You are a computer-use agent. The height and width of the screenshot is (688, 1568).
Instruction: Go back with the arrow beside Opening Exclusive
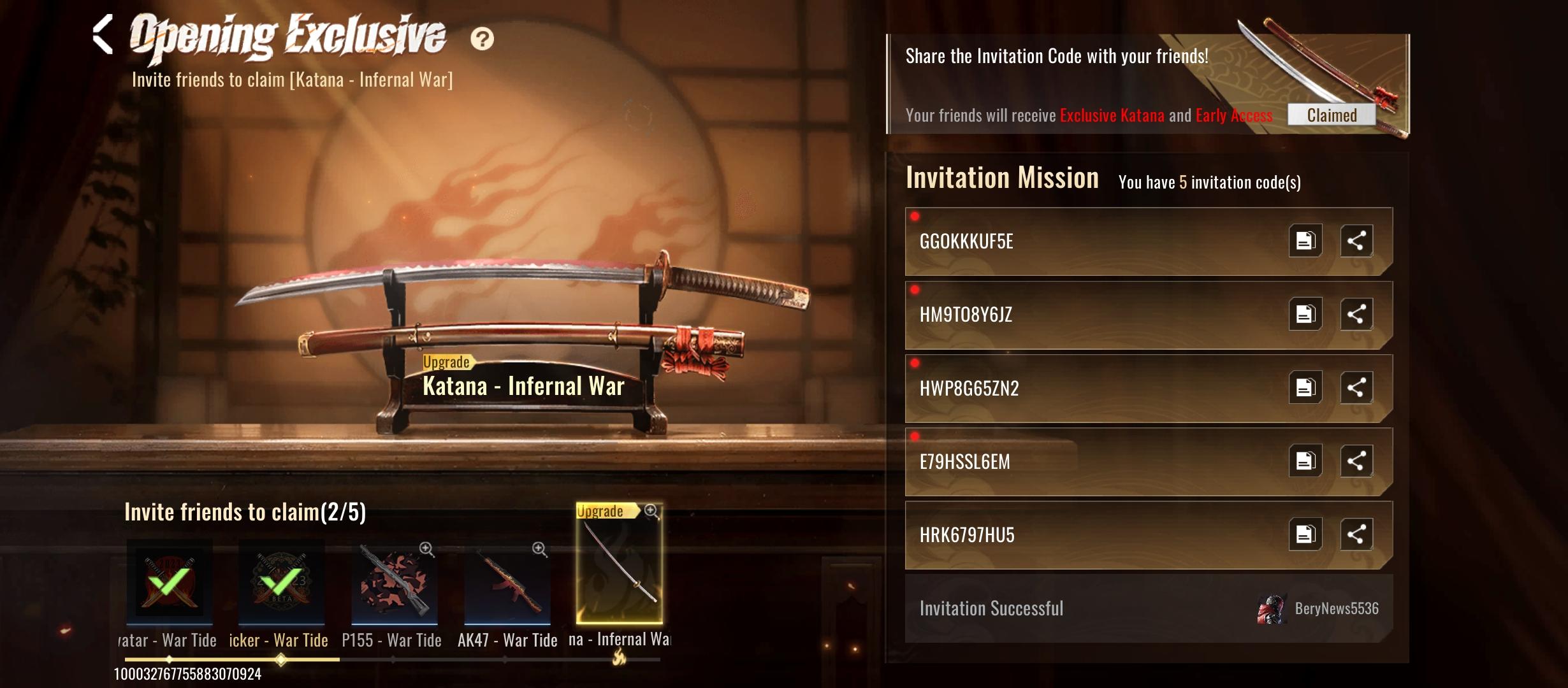coord(103,34)
